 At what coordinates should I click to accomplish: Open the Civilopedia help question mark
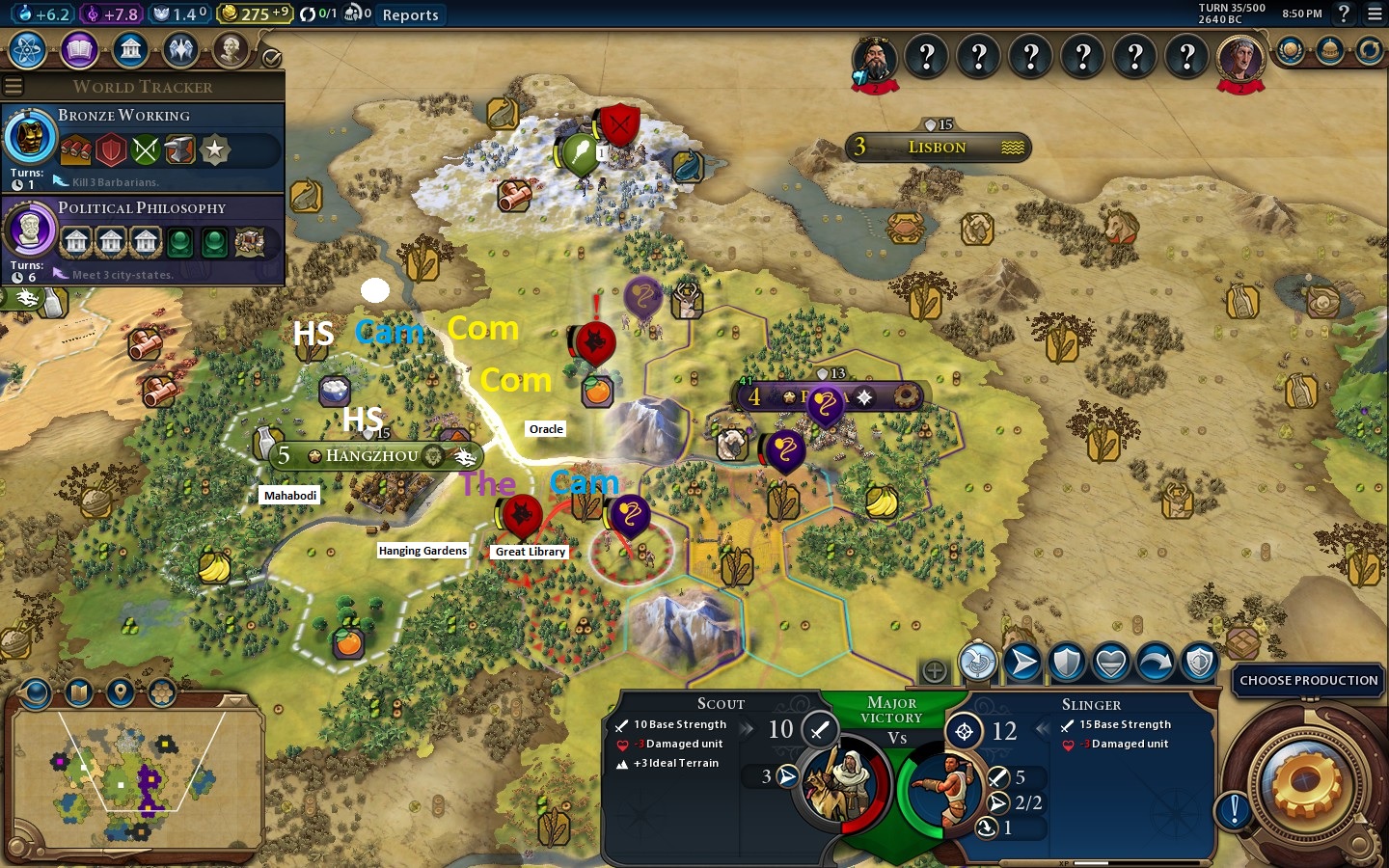click(1344, 14)
